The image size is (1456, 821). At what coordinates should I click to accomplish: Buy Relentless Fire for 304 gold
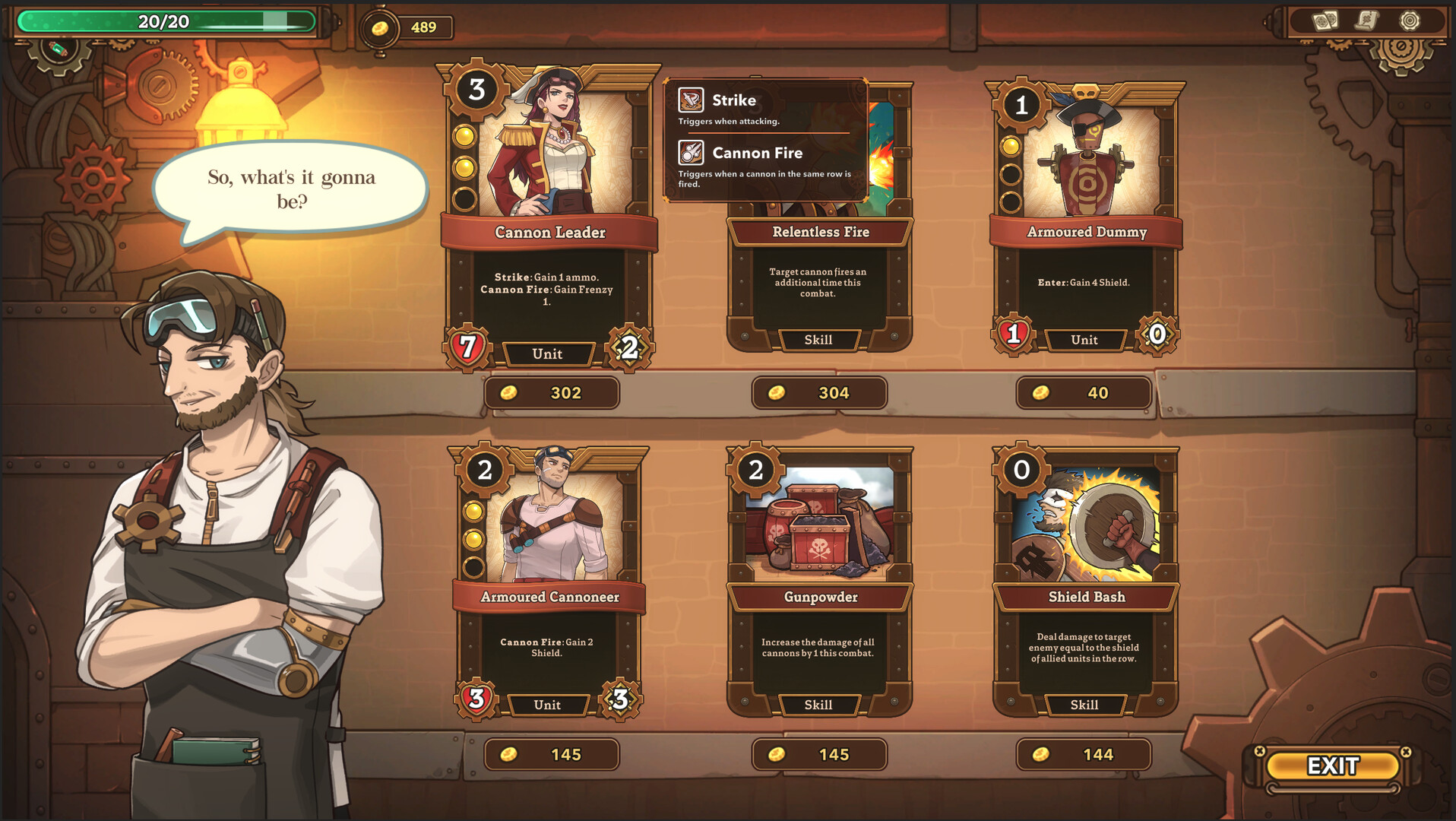click(x=819, y=393)
